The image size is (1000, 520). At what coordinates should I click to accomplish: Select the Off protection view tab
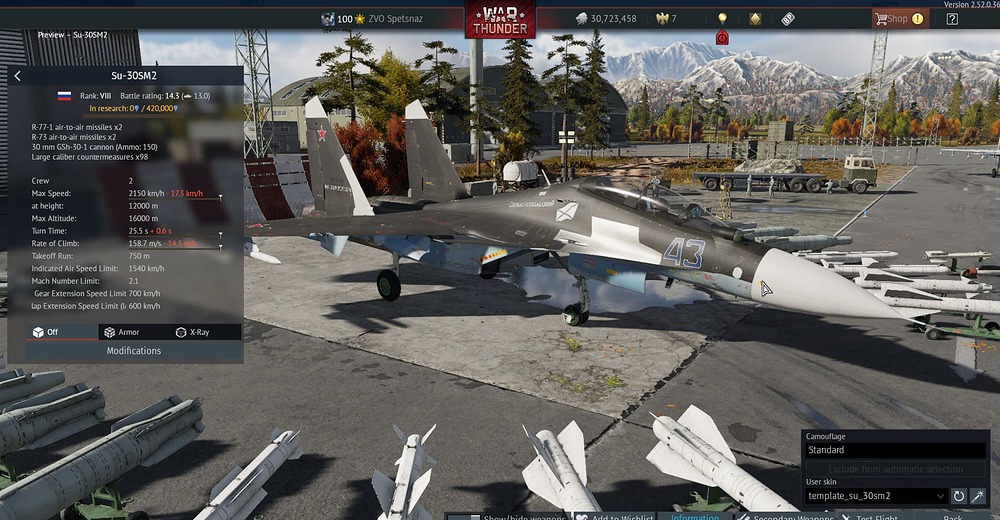click(x=52, y=332)
